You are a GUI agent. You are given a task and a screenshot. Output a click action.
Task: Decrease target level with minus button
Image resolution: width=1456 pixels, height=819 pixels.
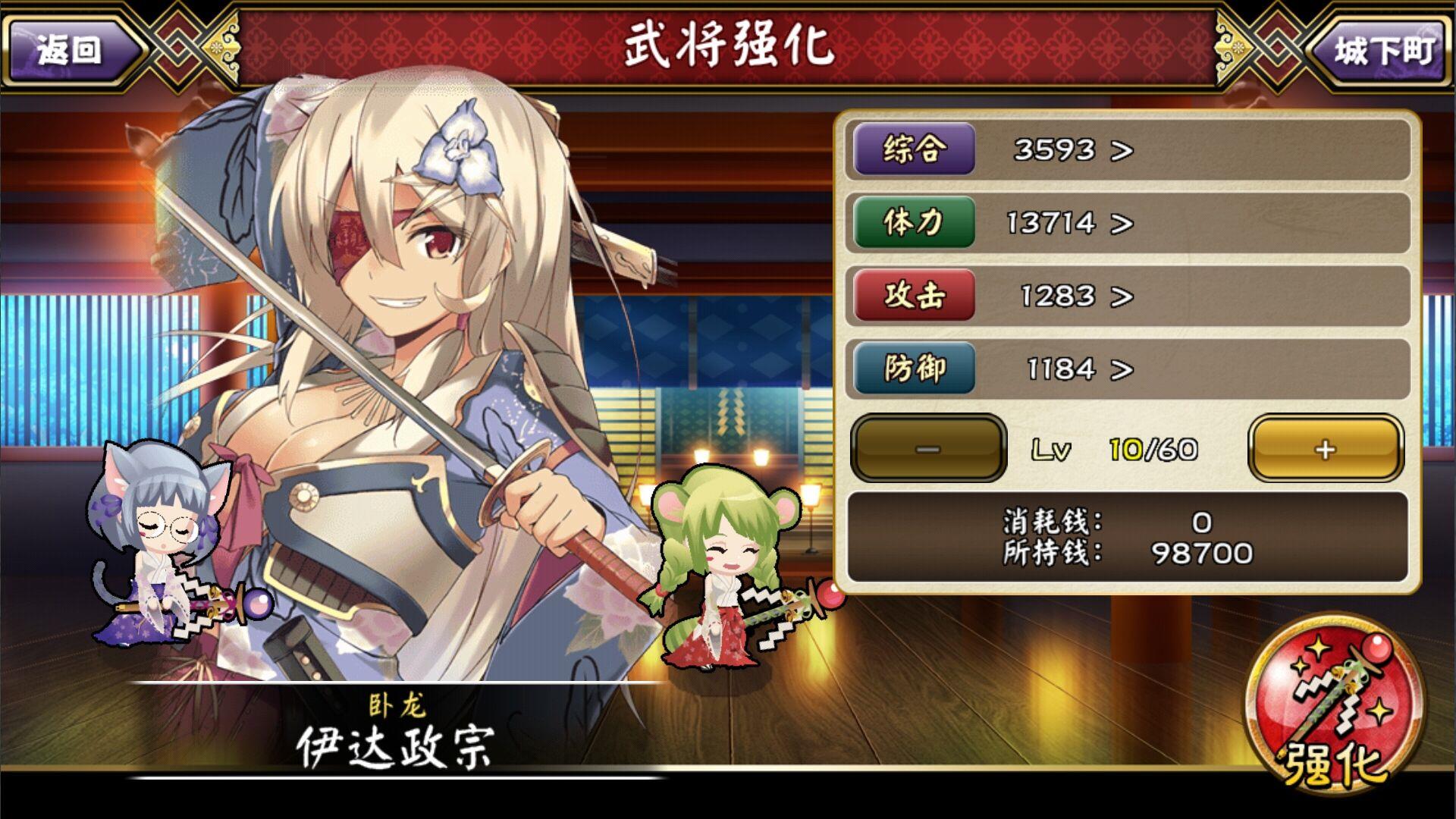coord(928,448)
